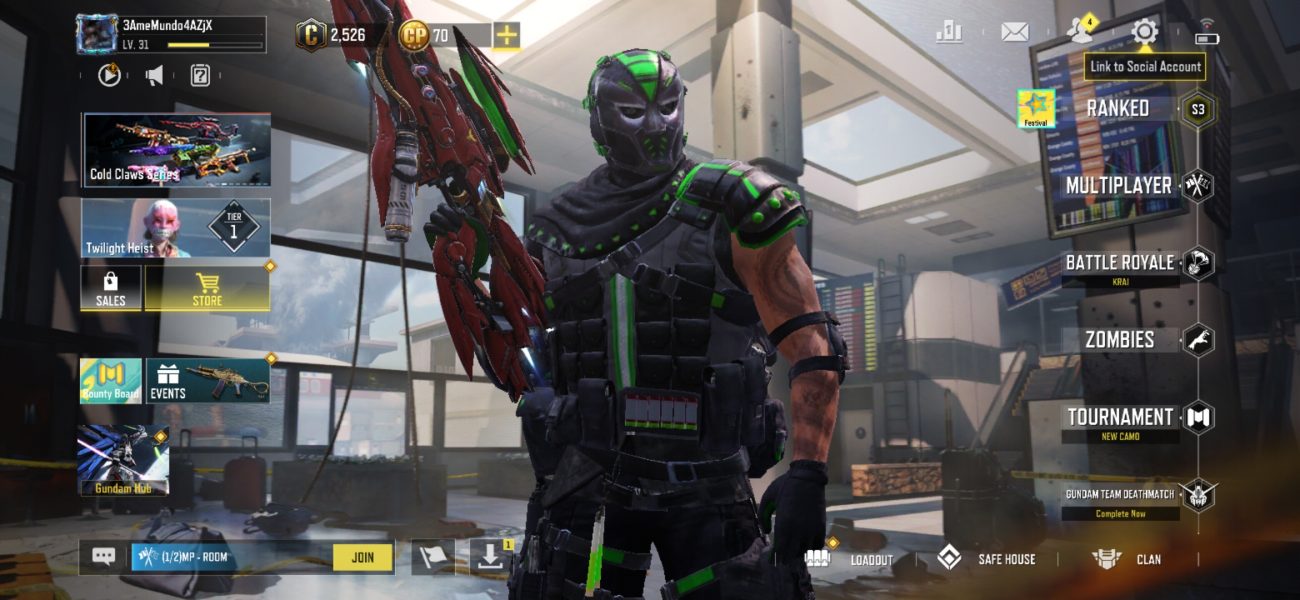The image size is (1300, 600).
Task: Open the friends list icon
Action: point(1080,30)
